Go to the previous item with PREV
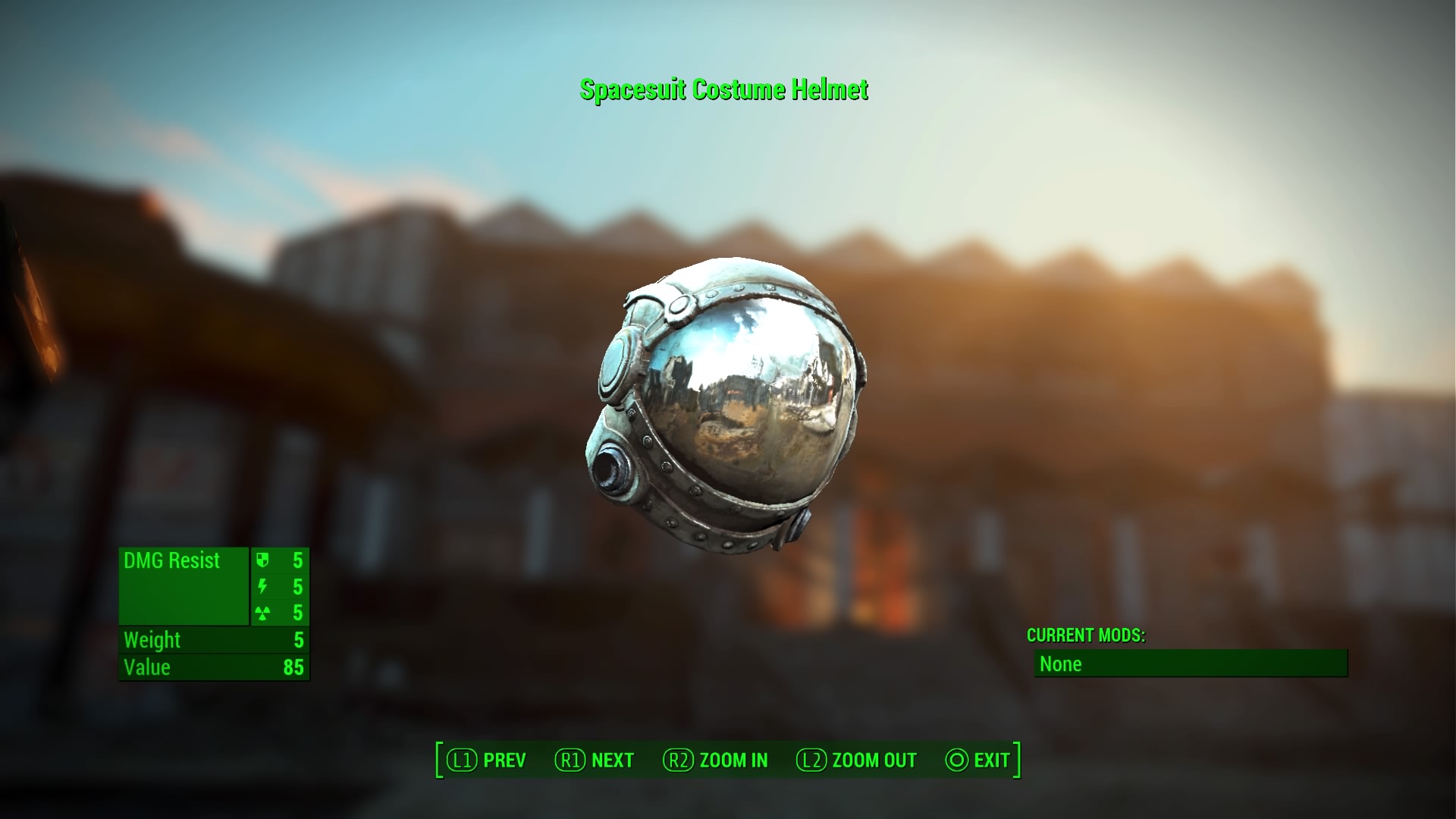Screen dimensions: 1456x819 coord(487,760)
